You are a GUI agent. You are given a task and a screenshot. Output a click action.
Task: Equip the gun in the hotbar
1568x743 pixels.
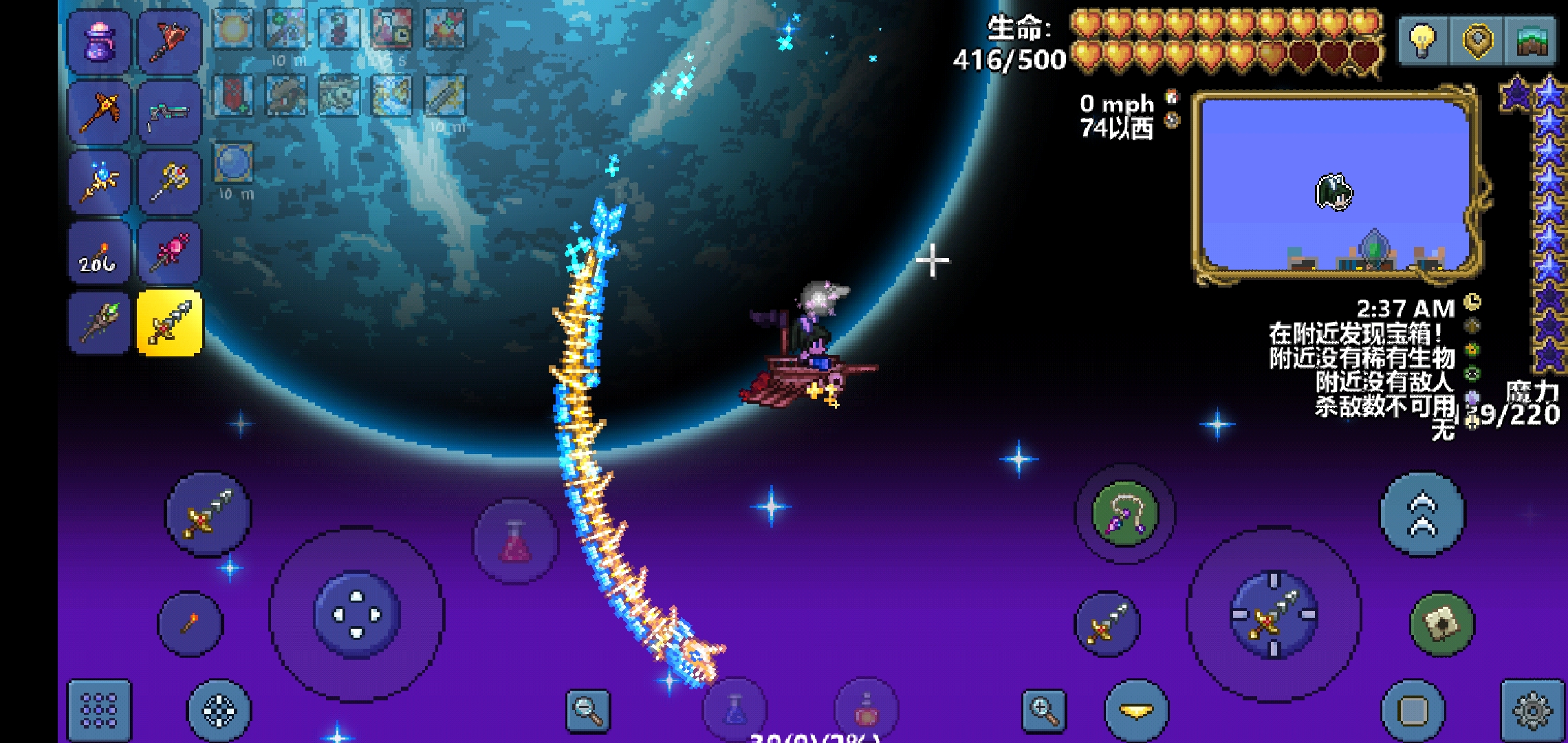(169, 113)
